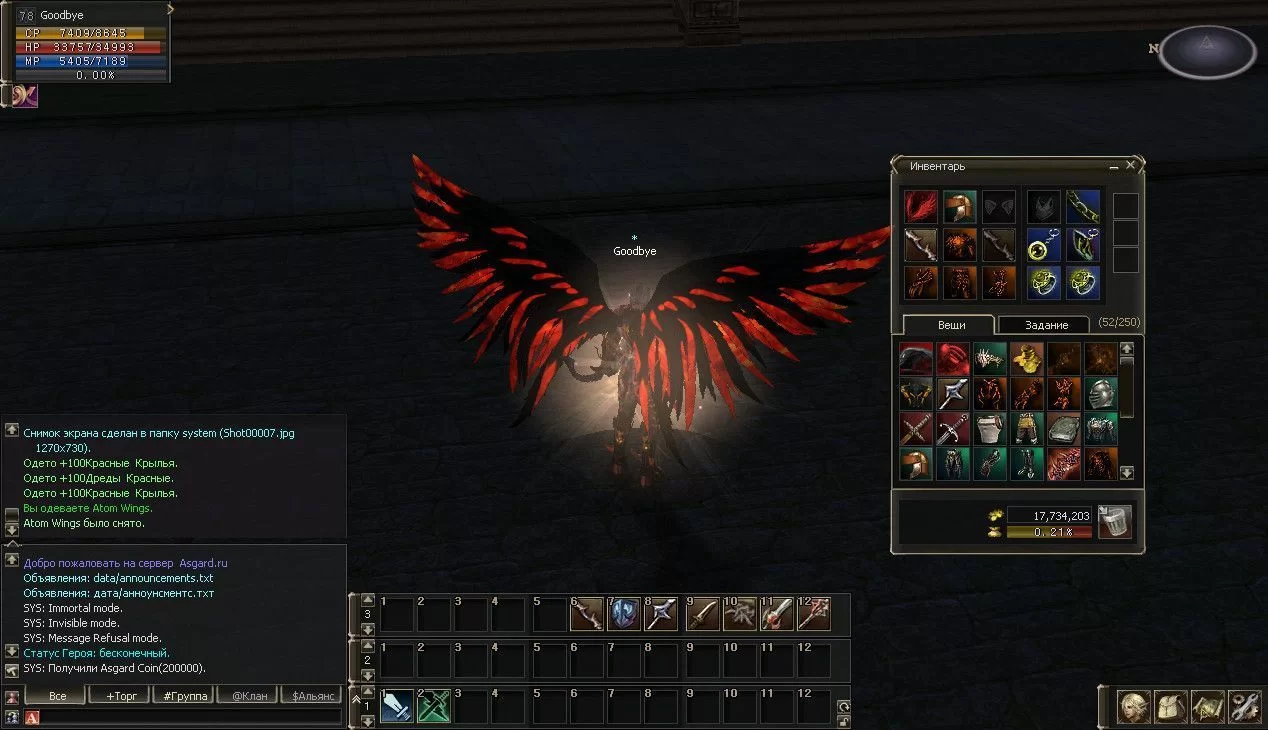Minimize the inventory window

pos(1114,166)
